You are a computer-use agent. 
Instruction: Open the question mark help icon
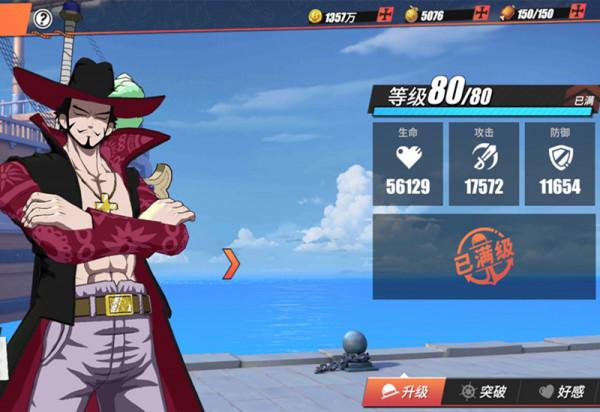(x=42, y=18)
